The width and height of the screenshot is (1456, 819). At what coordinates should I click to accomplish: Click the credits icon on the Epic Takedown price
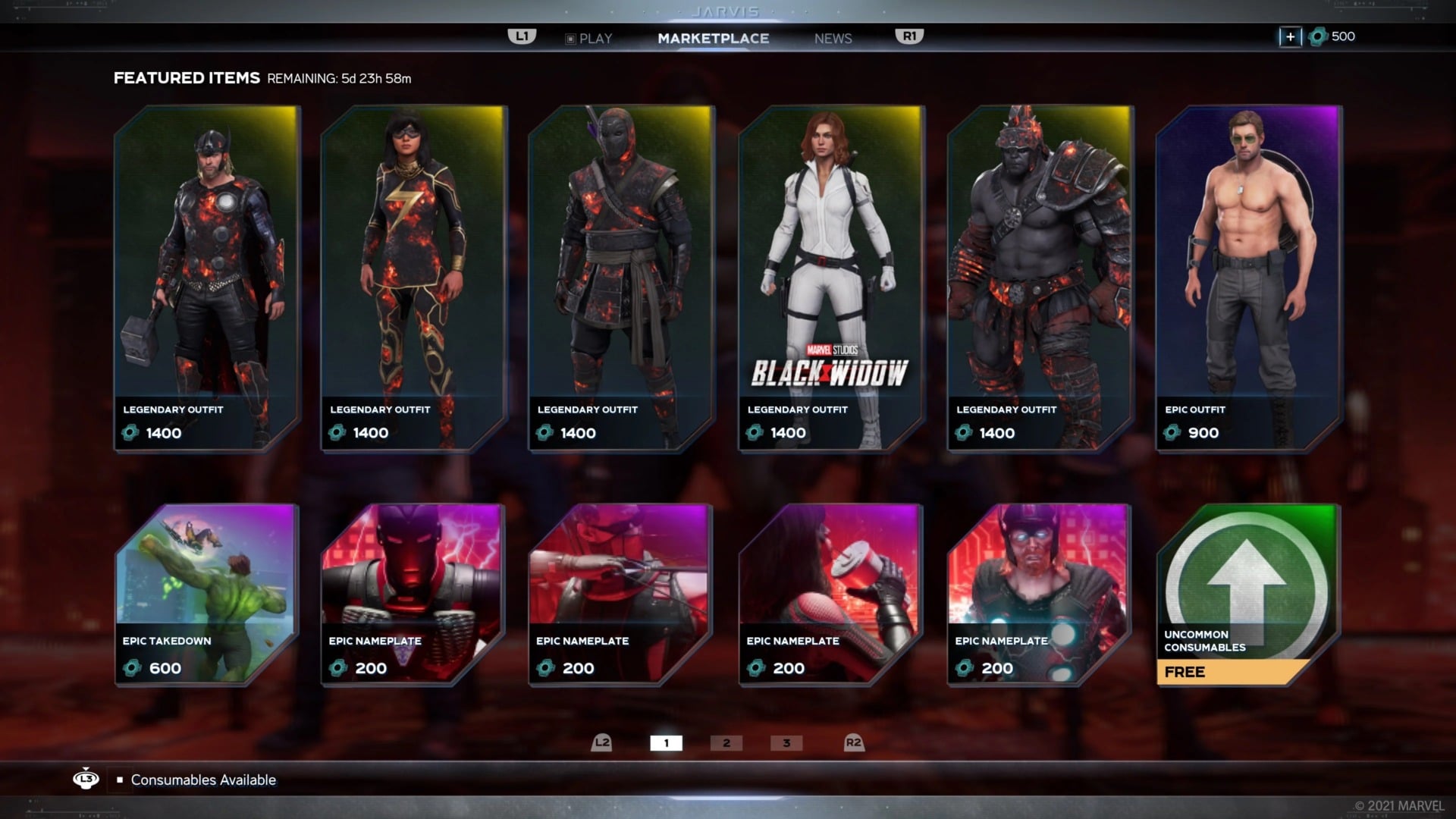point(133,669)
